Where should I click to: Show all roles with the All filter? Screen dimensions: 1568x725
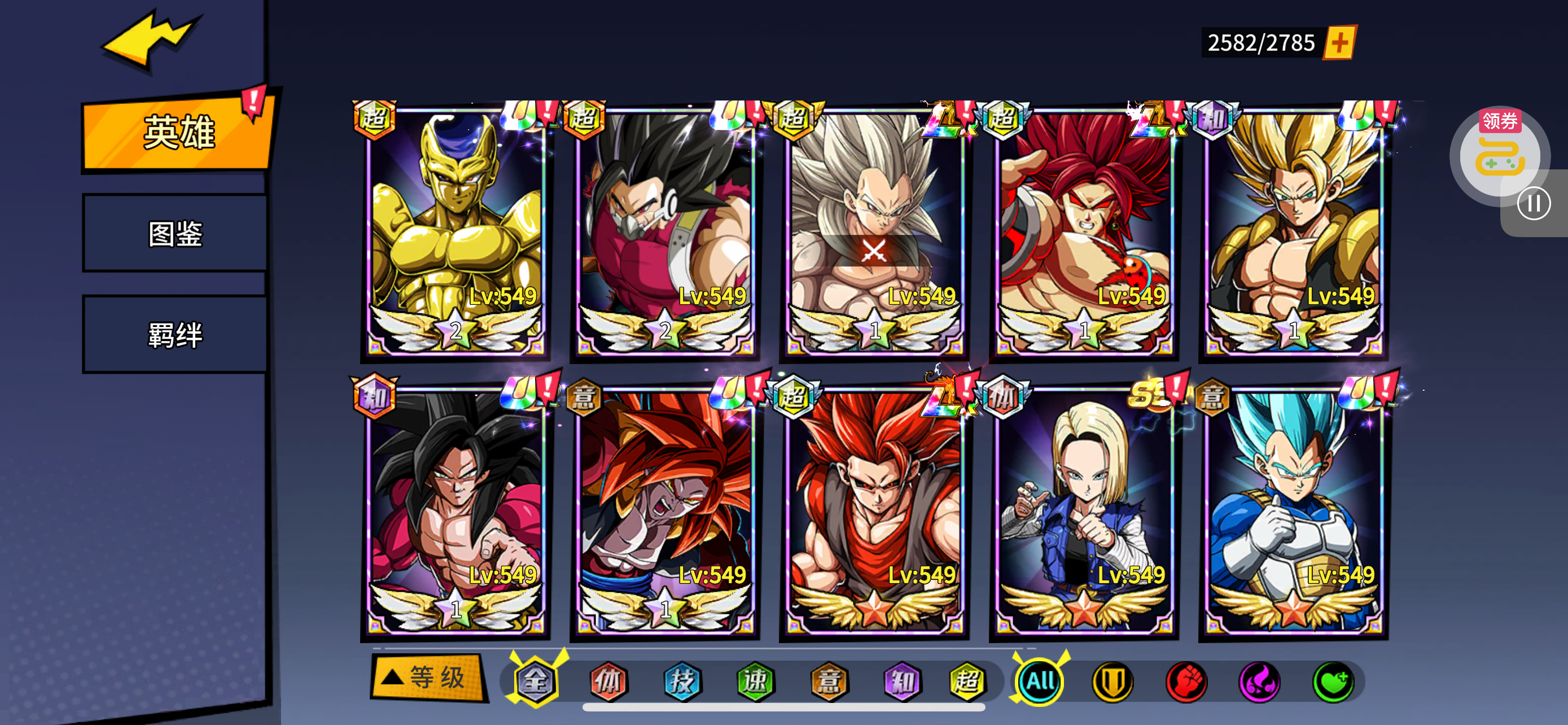pos(1040,681)
